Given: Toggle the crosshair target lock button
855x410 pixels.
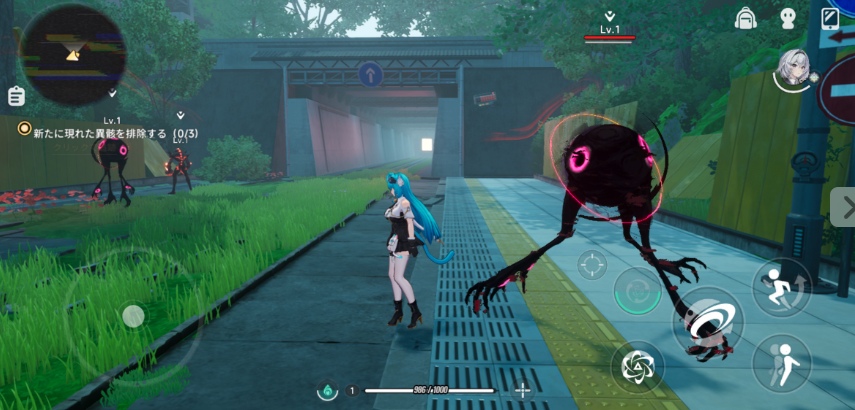Looking at the screenshot, I should point(592,265).
